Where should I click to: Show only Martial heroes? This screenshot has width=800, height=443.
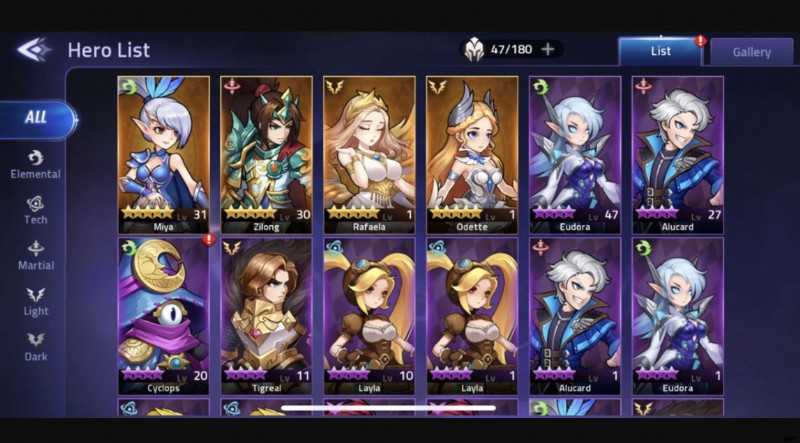(x=36, y=256)
